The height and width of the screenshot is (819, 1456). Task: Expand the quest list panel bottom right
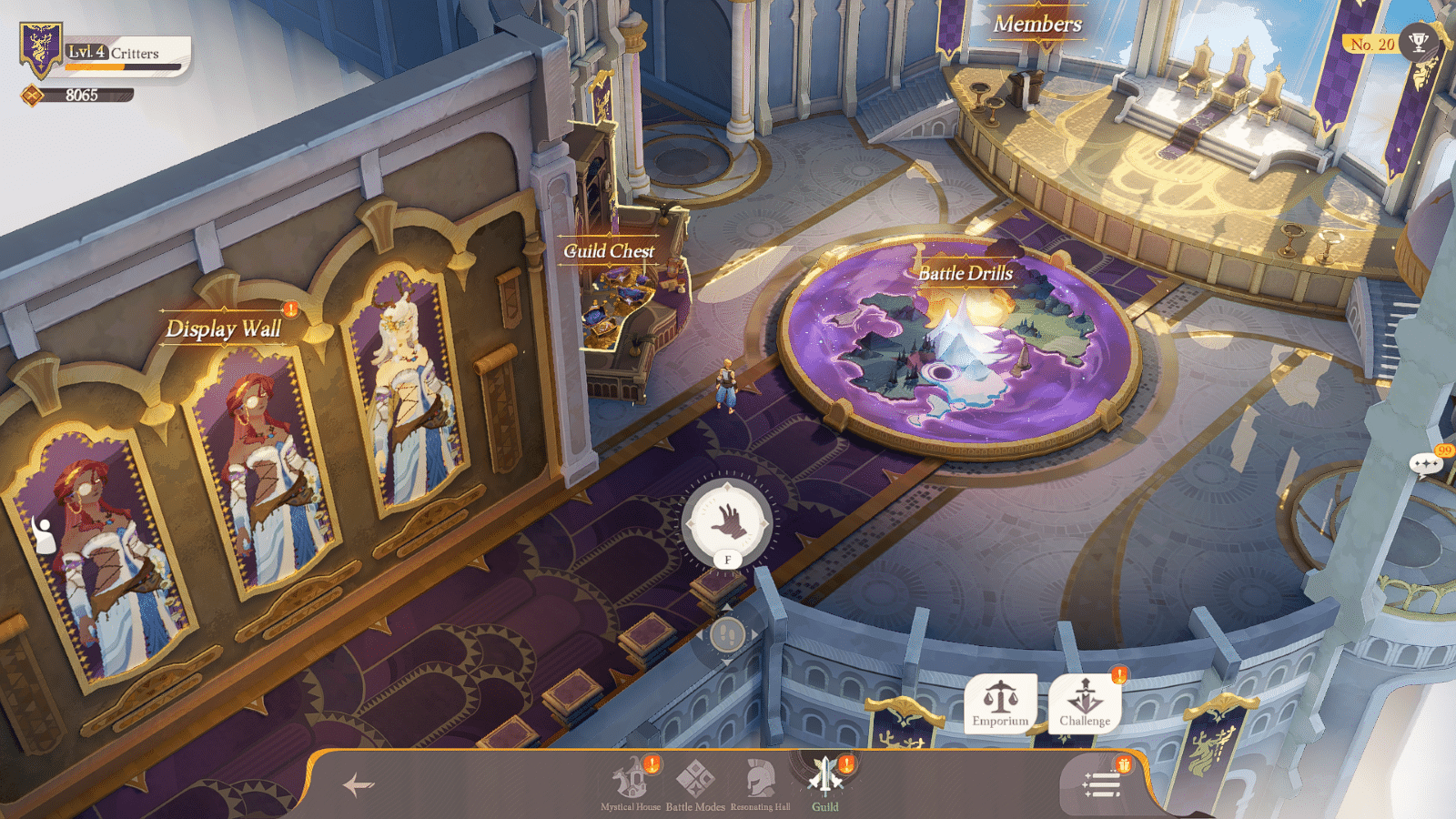coord(1099,784)
